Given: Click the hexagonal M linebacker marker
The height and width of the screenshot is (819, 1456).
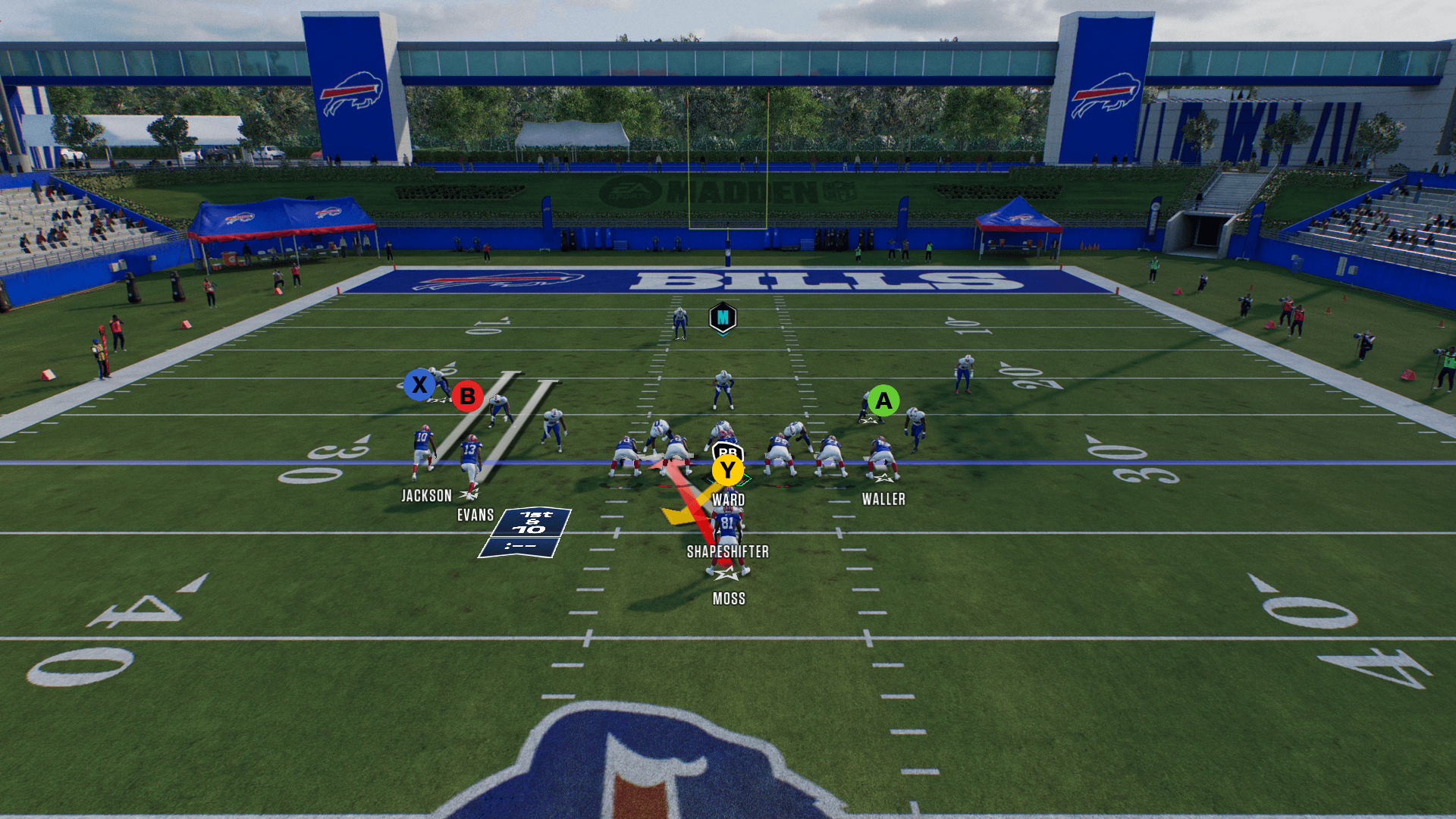Looking at the screenshot, I should [723, 318].
